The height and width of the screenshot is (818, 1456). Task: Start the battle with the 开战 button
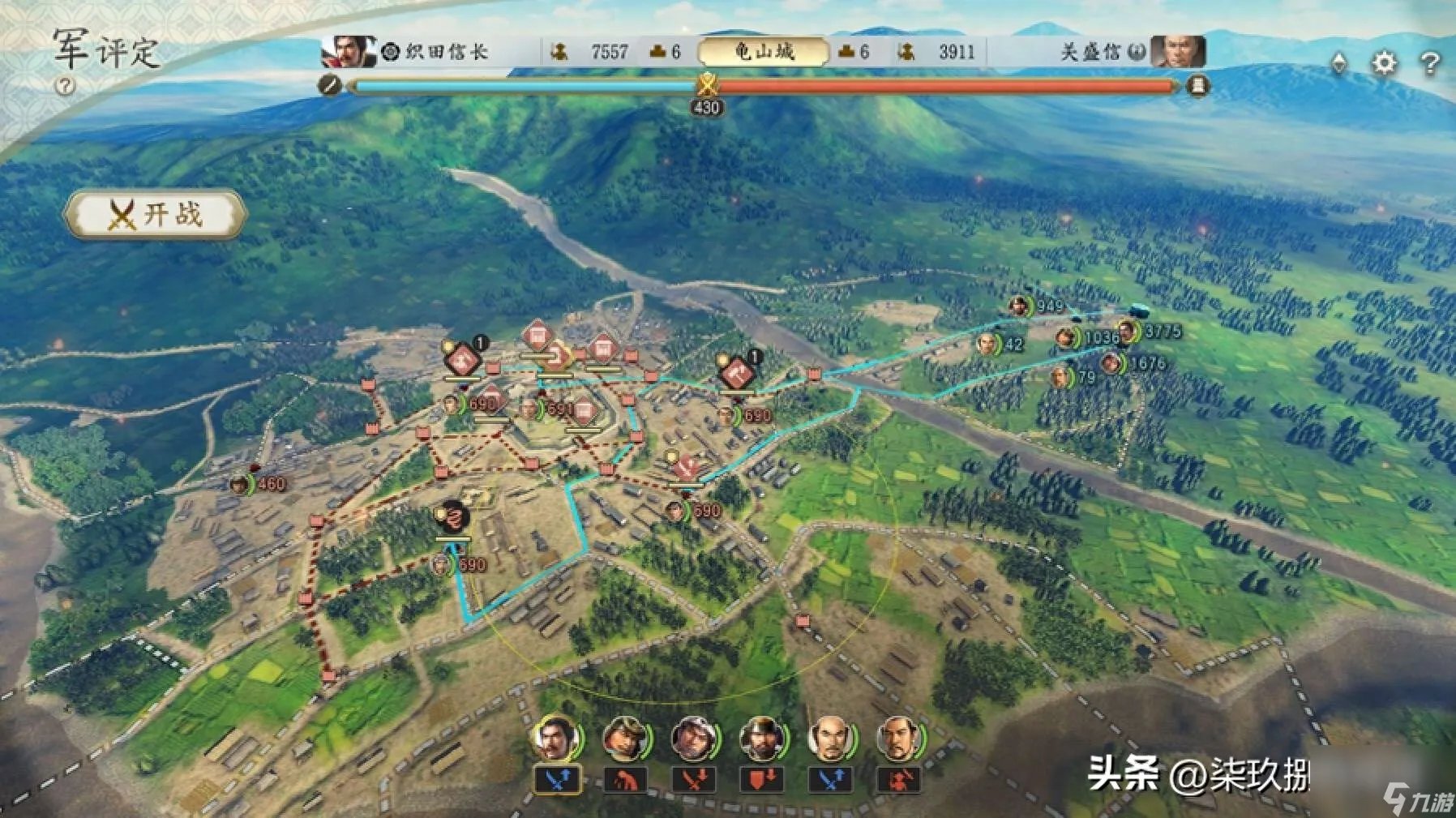pos(154,215)
